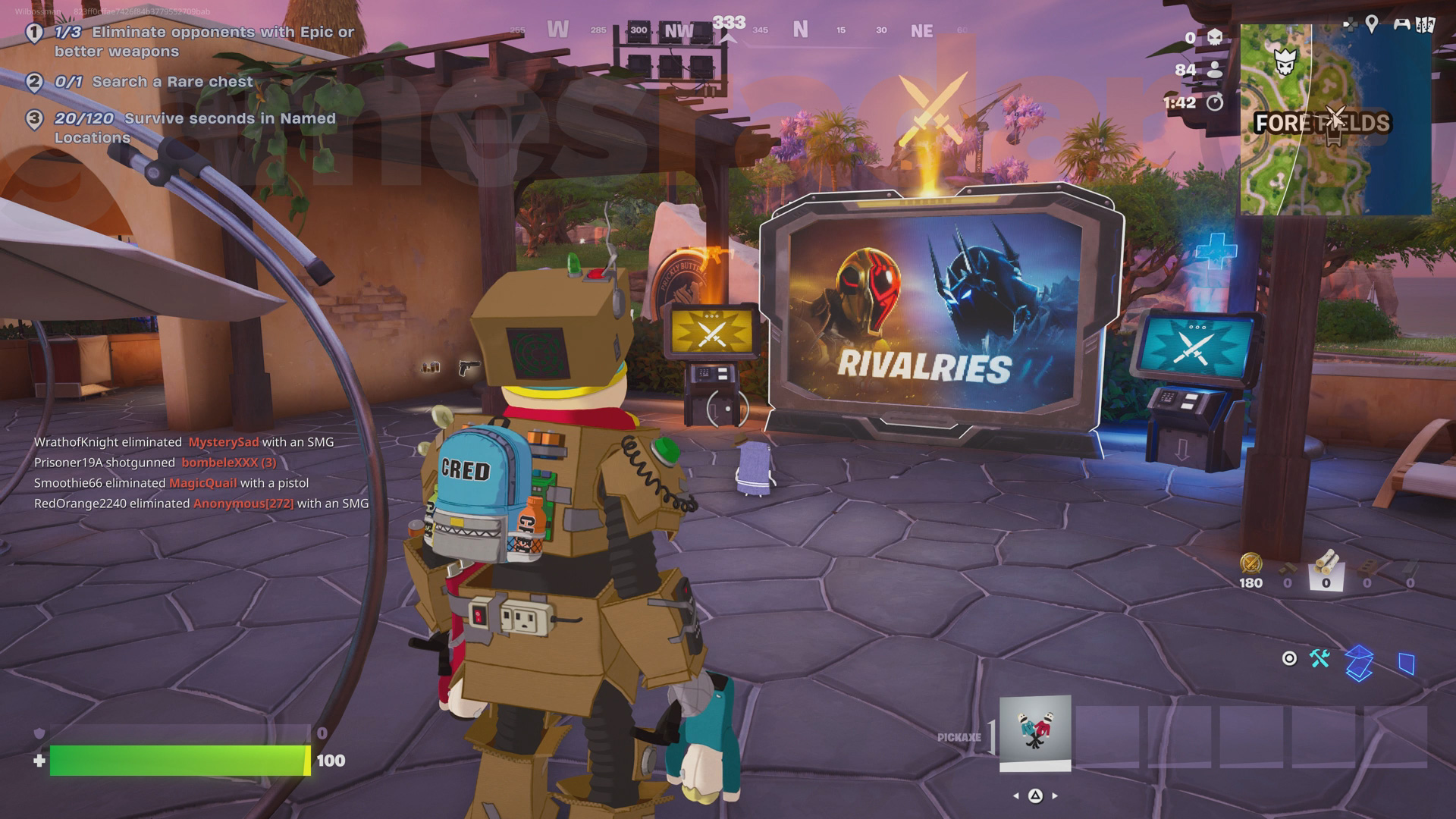Click the waypoint pin icon above the minimap

[1371, 24]
